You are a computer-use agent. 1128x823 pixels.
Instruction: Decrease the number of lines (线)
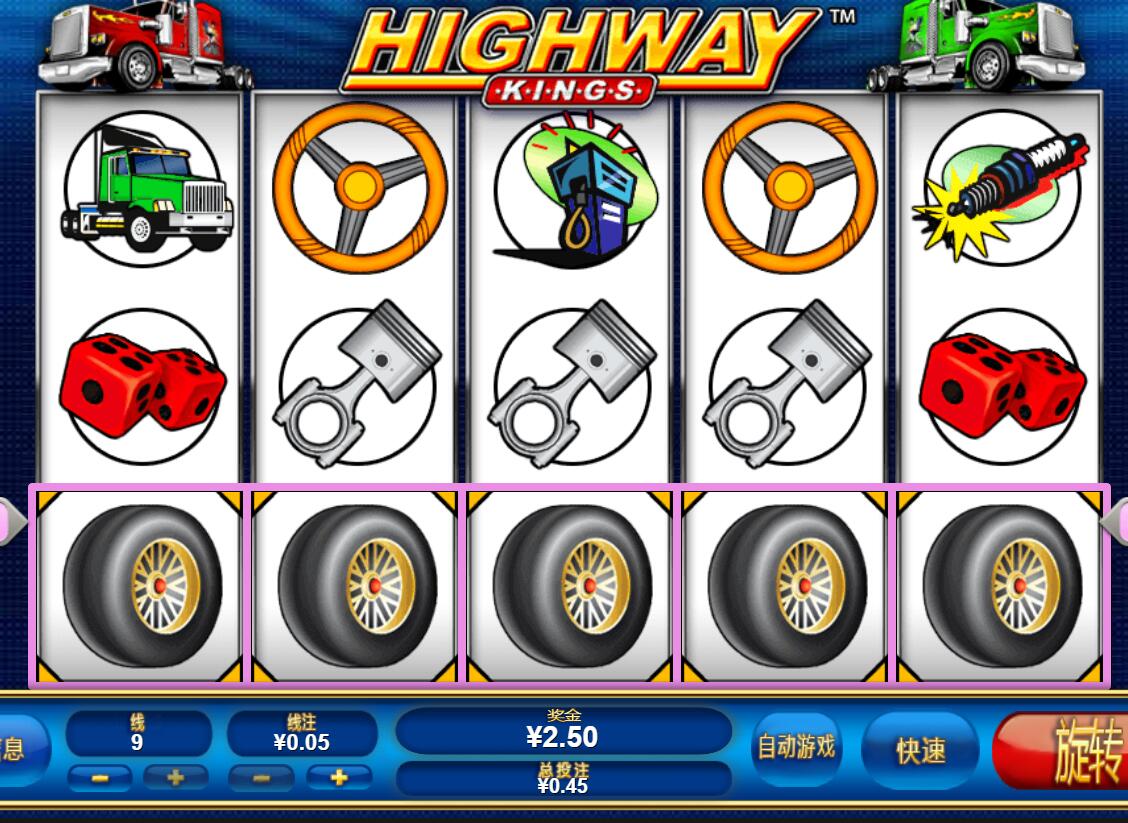click(x=100, y=777)
